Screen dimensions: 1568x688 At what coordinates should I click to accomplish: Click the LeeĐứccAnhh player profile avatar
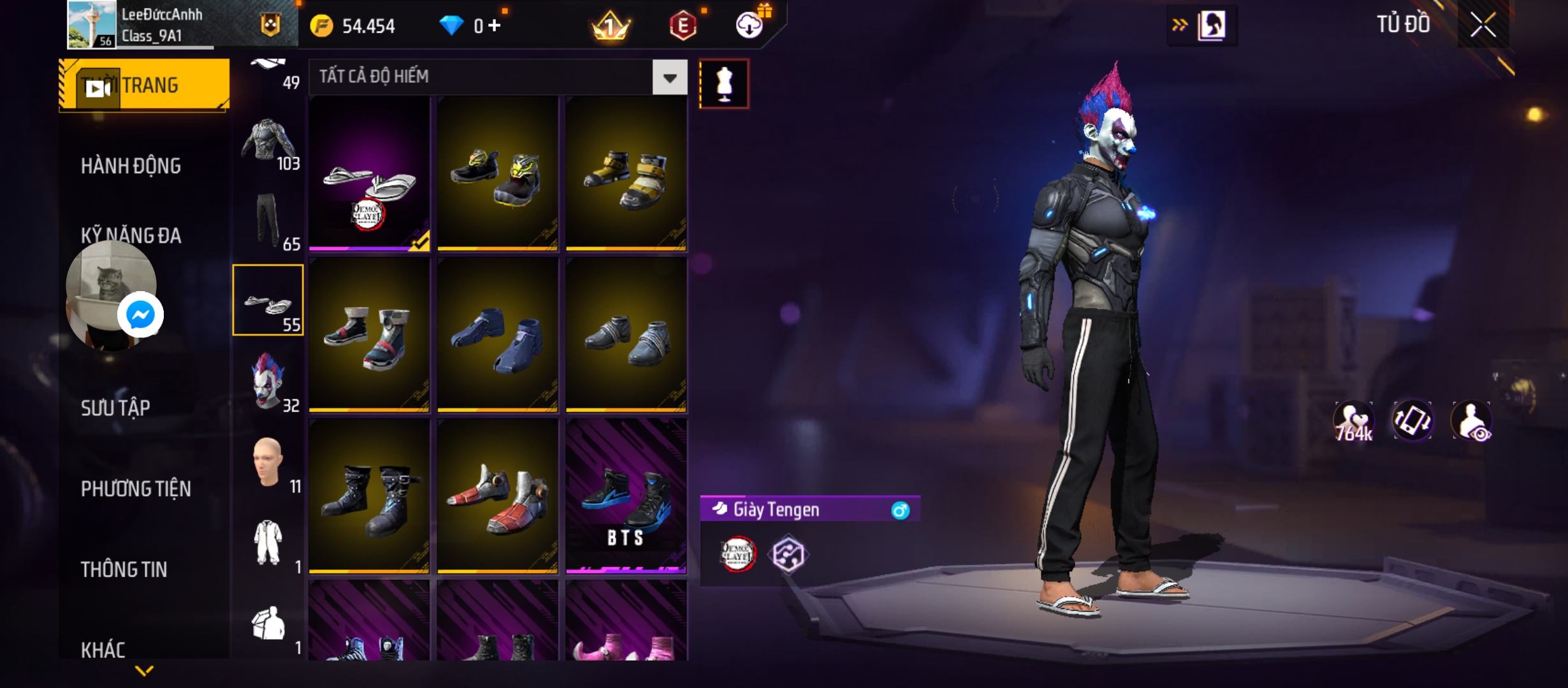pos(92,25)
